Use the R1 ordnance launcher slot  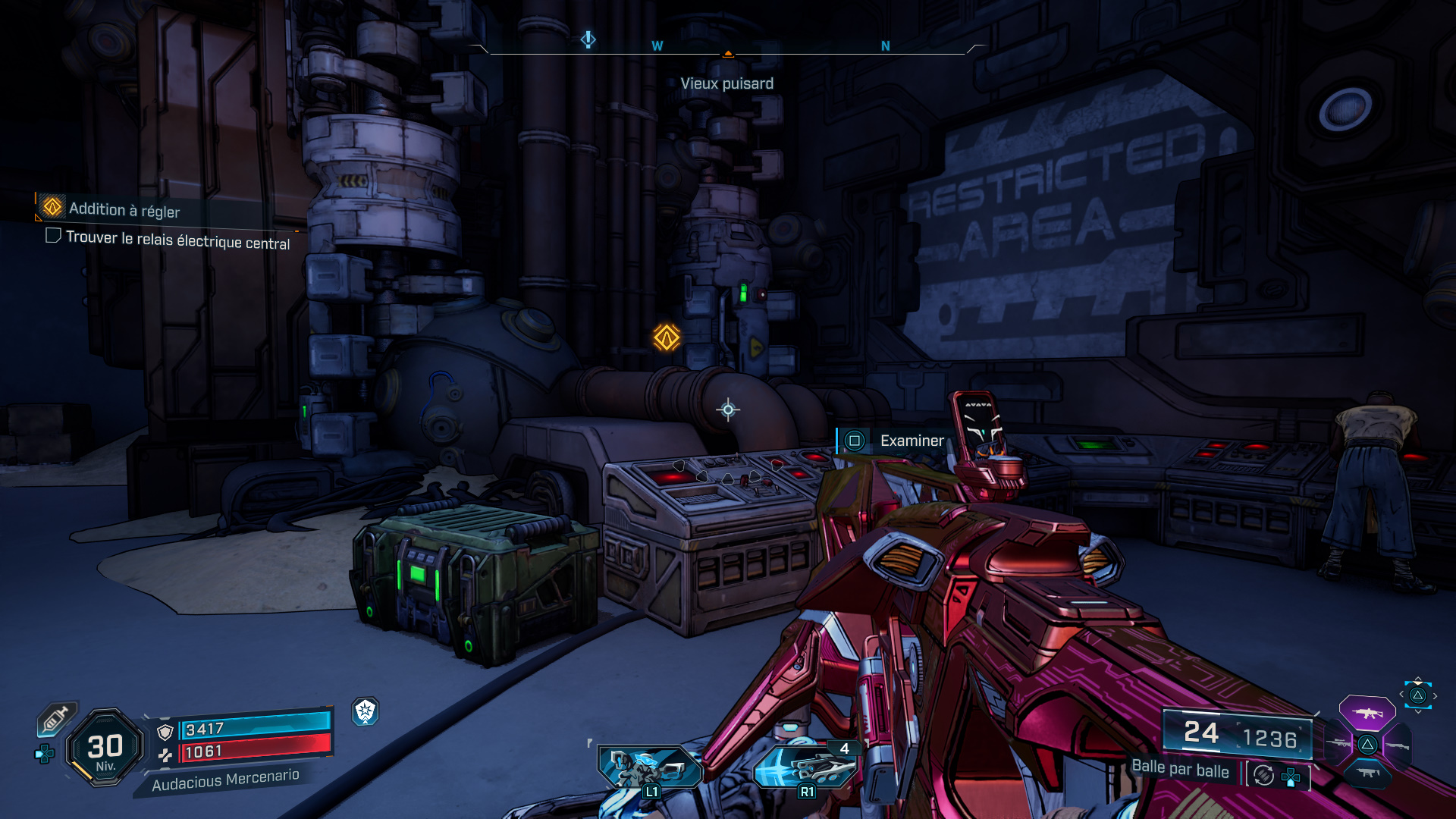click(x=805, y=767)
